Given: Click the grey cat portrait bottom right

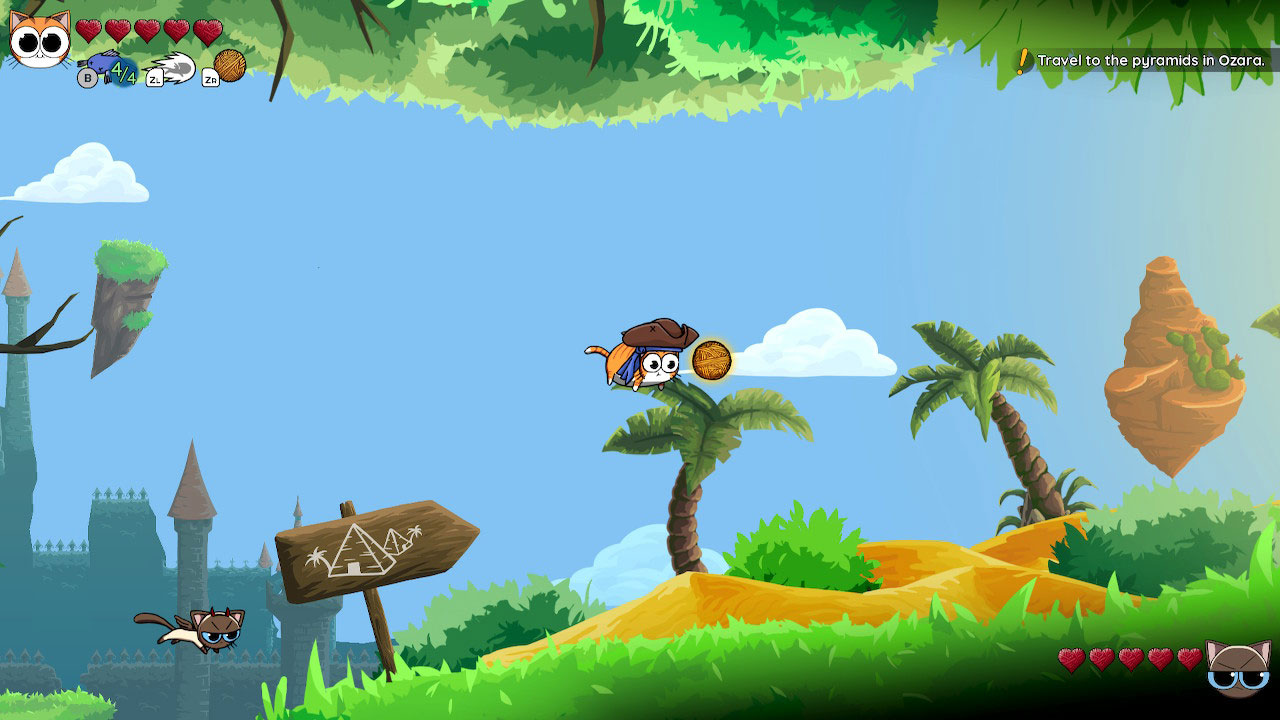Looking at the screenshot, I should coord(1240,668).
